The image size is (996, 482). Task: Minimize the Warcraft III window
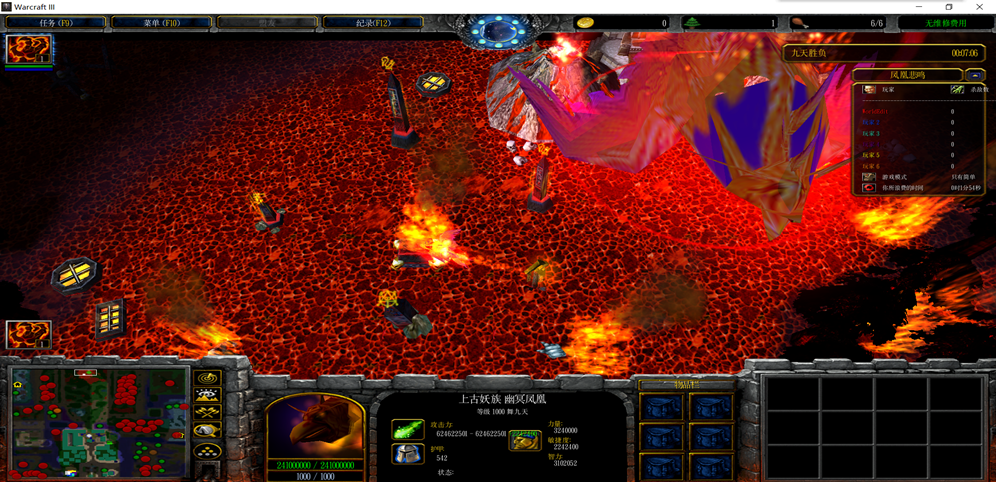tap(919, 7)
